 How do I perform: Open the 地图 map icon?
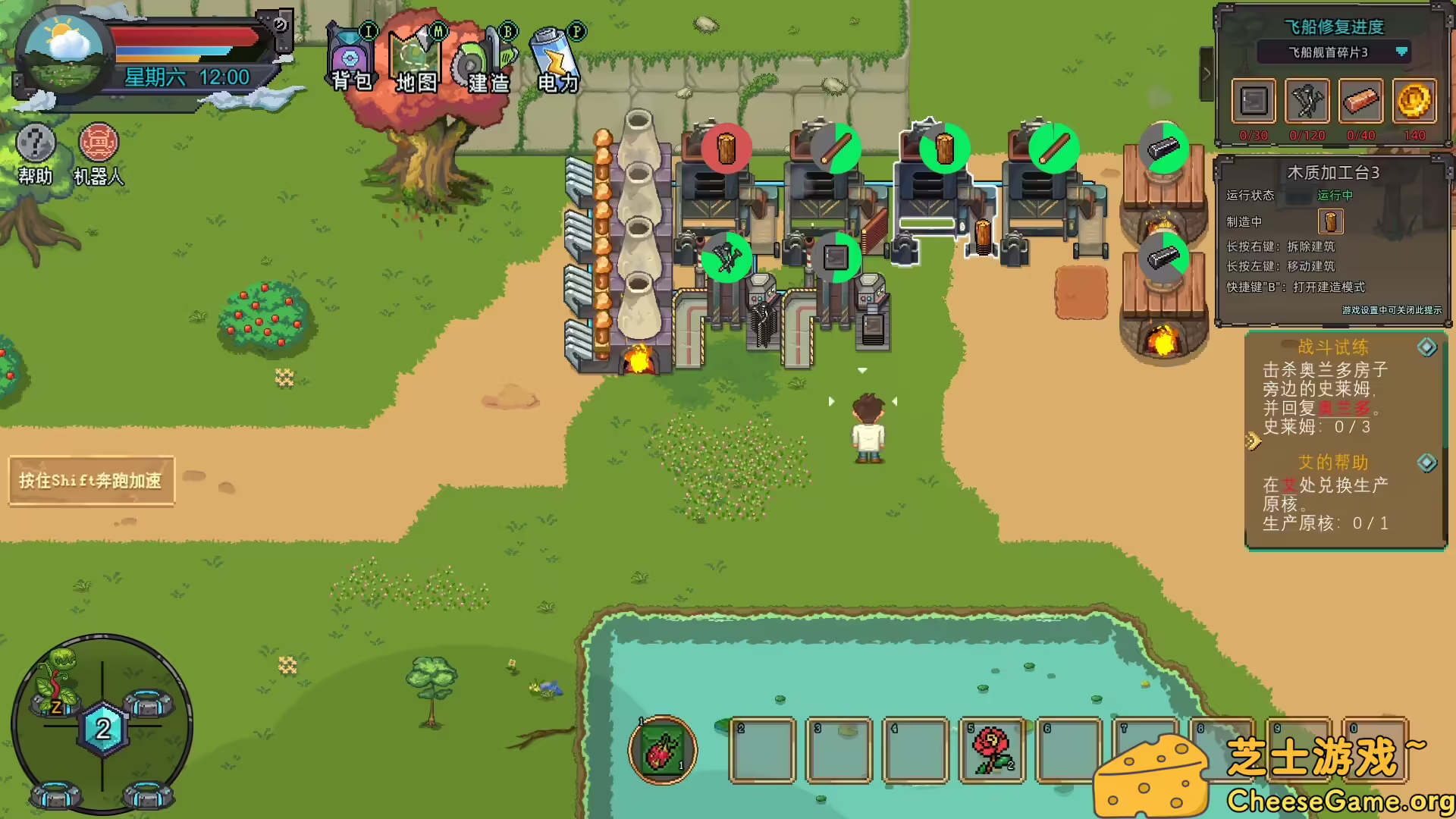tap(416, 57)
